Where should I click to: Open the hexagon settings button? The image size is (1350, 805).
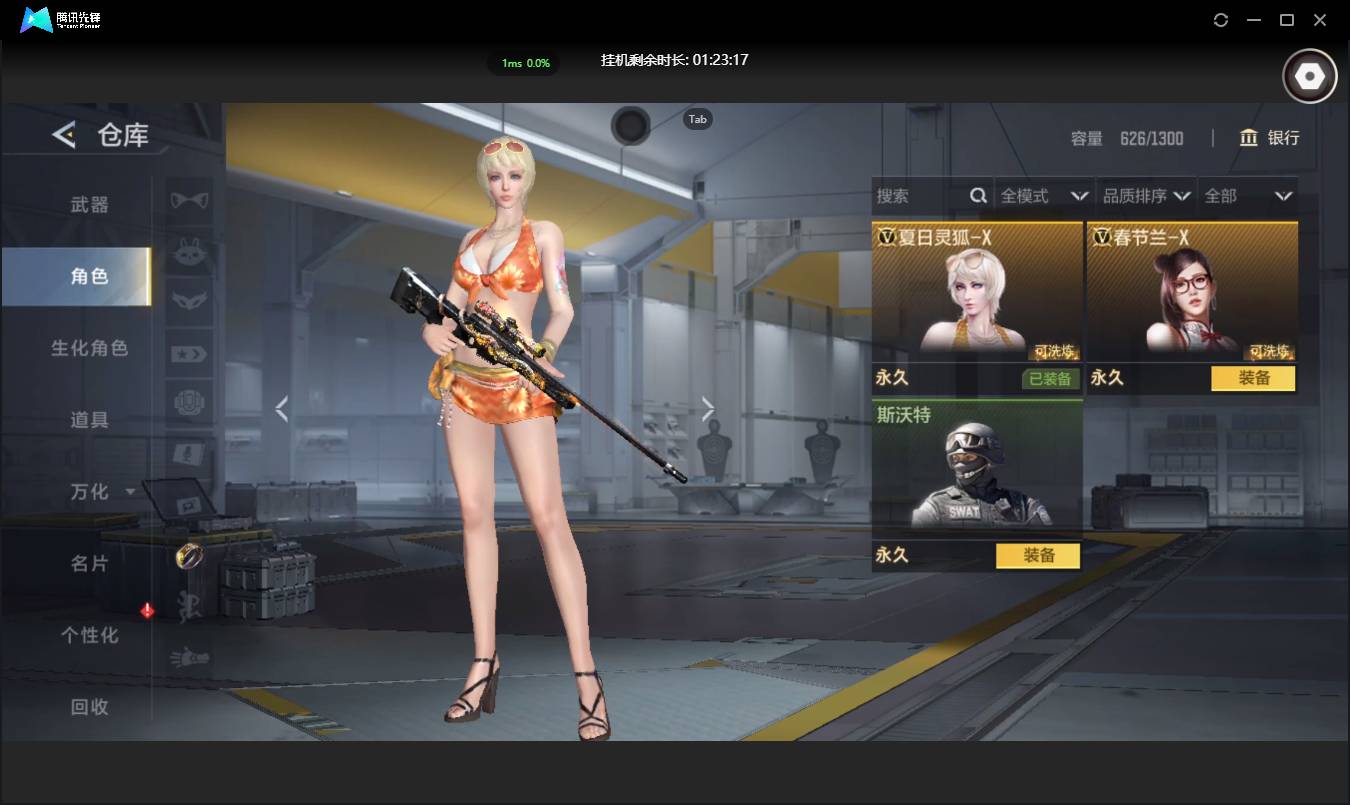click(1310, 77)
